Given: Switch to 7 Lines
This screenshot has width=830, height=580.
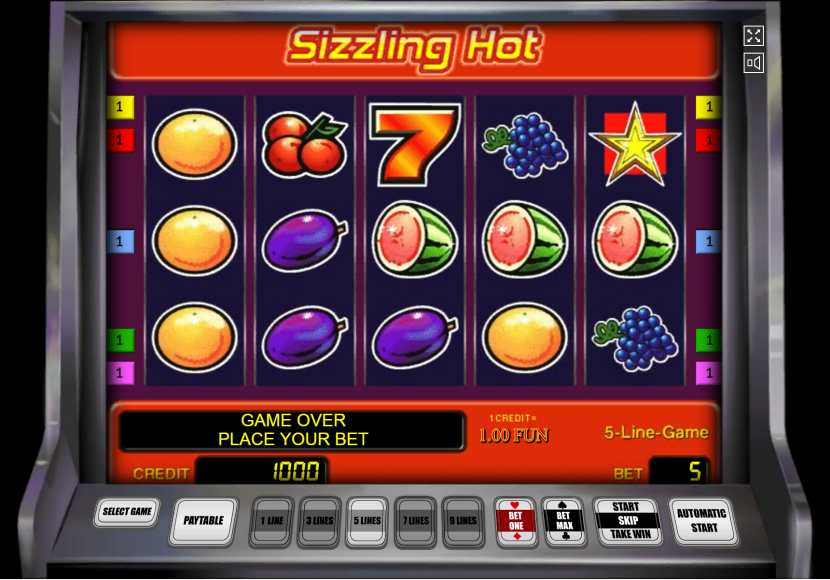Looking at the screenshot, I should click(x=415, y=521).
